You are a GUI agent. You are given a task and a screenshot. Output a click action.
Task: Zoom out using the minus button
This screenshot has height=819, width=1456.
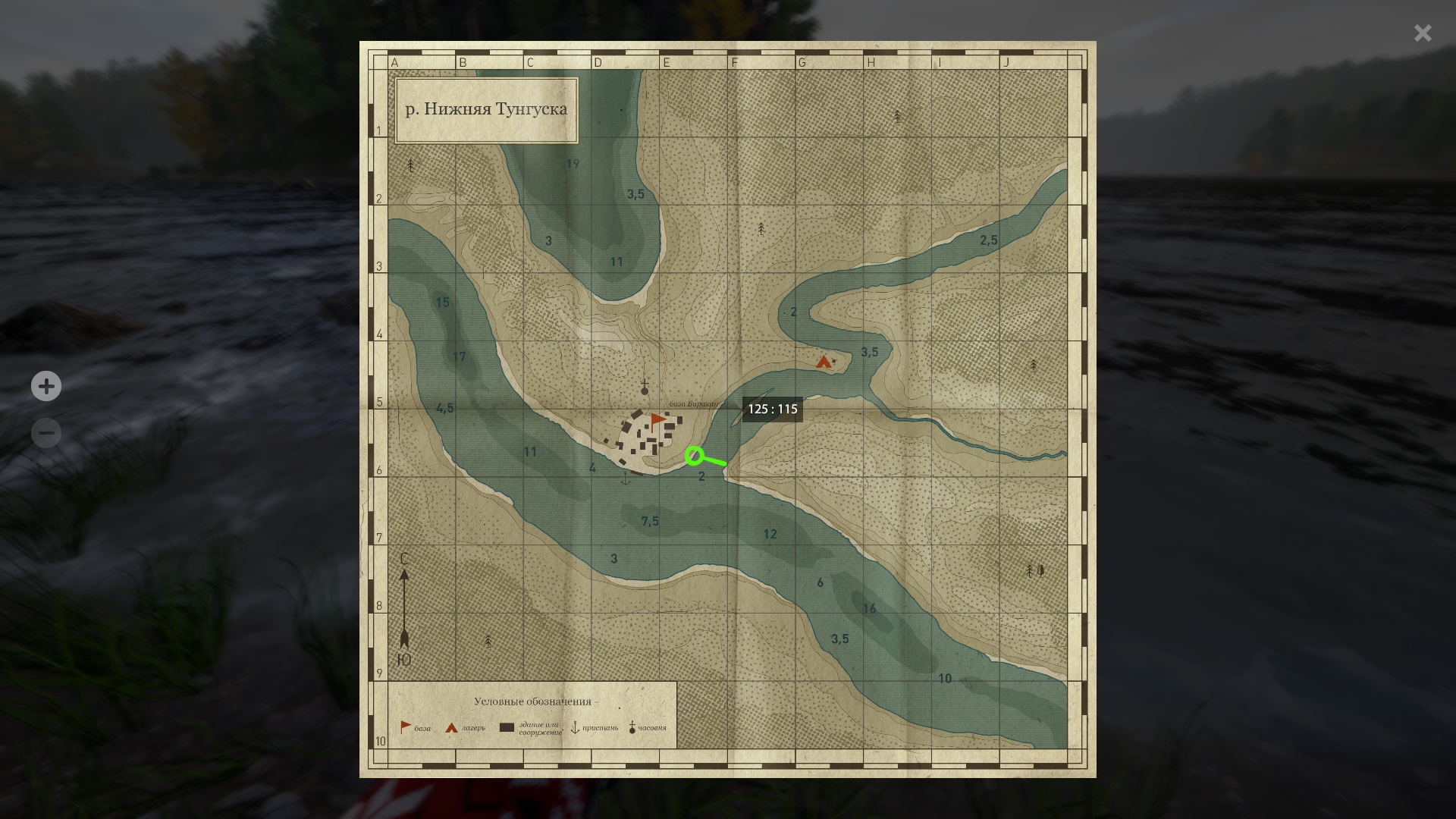tap(46, 433)
